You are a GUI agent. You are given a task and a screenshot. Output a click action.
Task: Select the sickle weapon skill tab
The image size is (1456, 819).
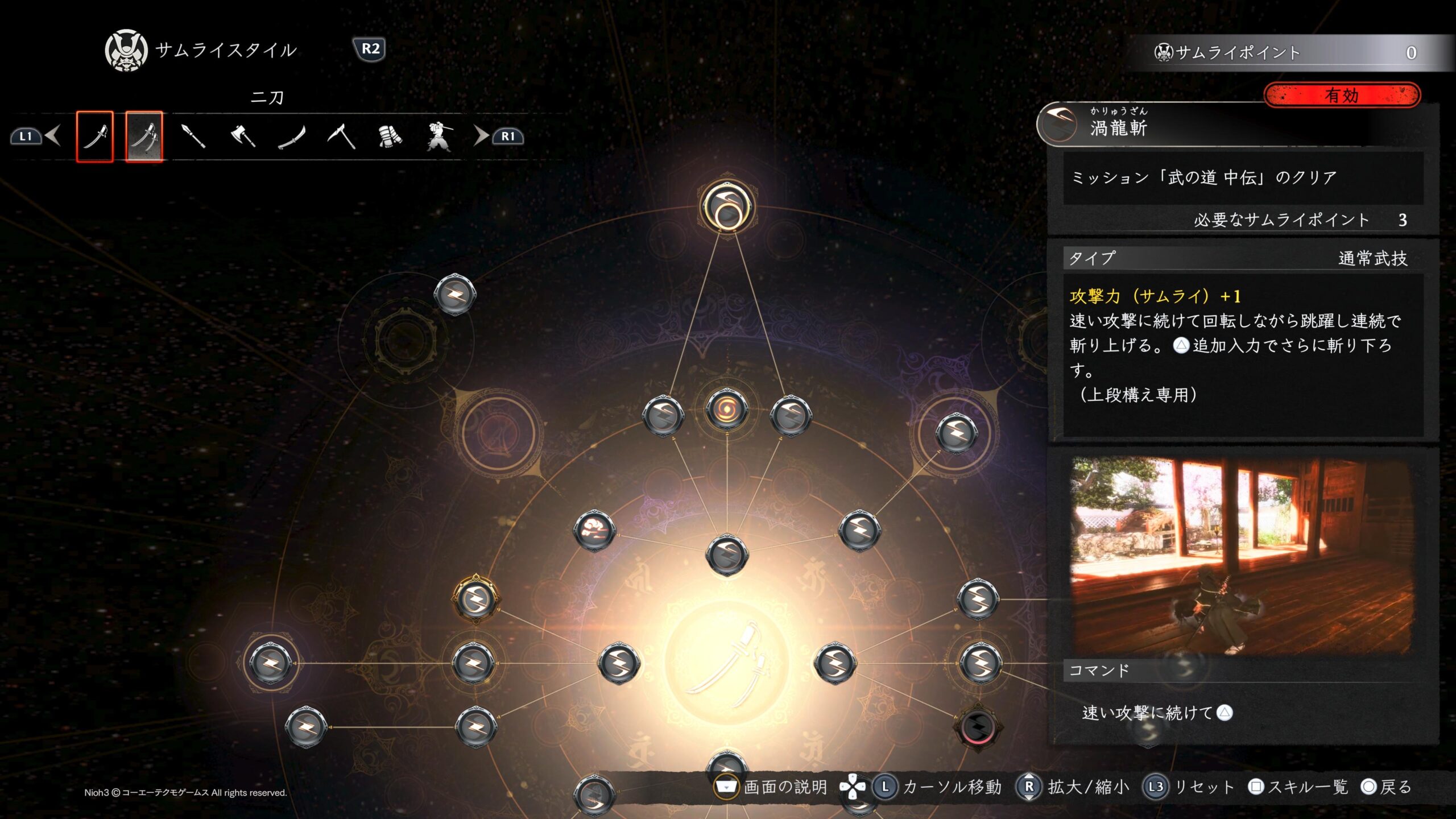pos(341,136)
